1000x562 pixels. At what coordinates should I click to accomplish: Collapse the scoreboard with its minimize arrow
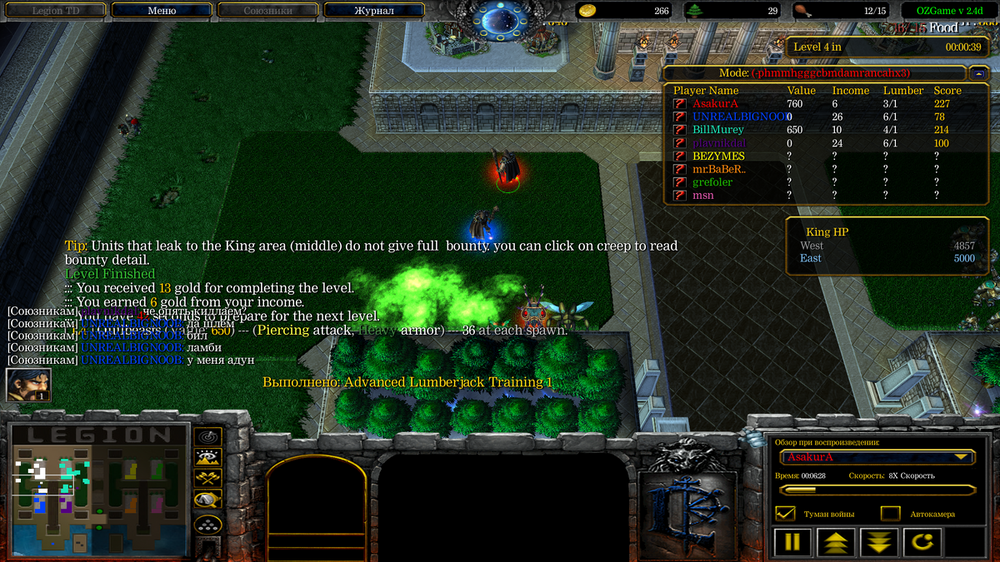[978, 73]
